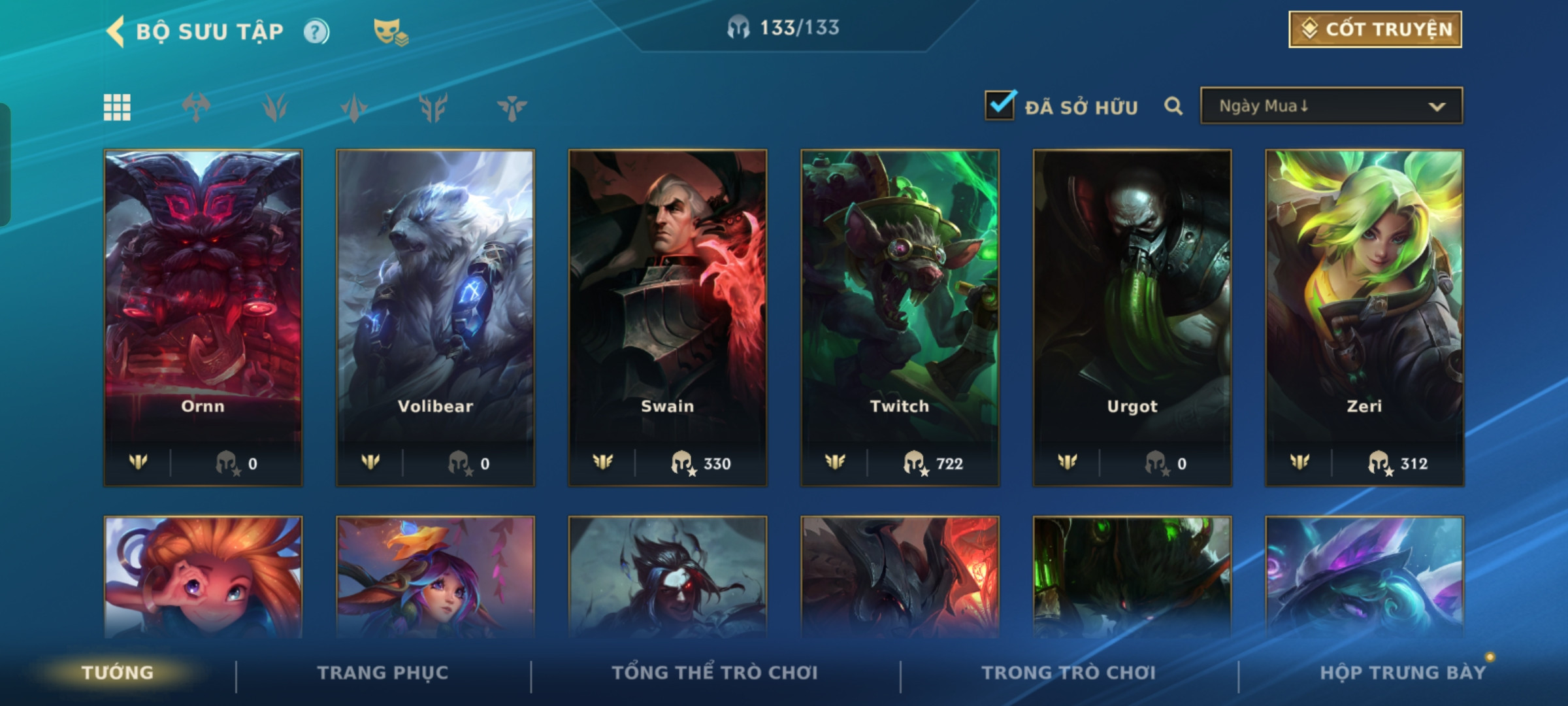Open the question mark help icon
The width and height of the screenshot is (1568, 706).
[x=316, y=32]
